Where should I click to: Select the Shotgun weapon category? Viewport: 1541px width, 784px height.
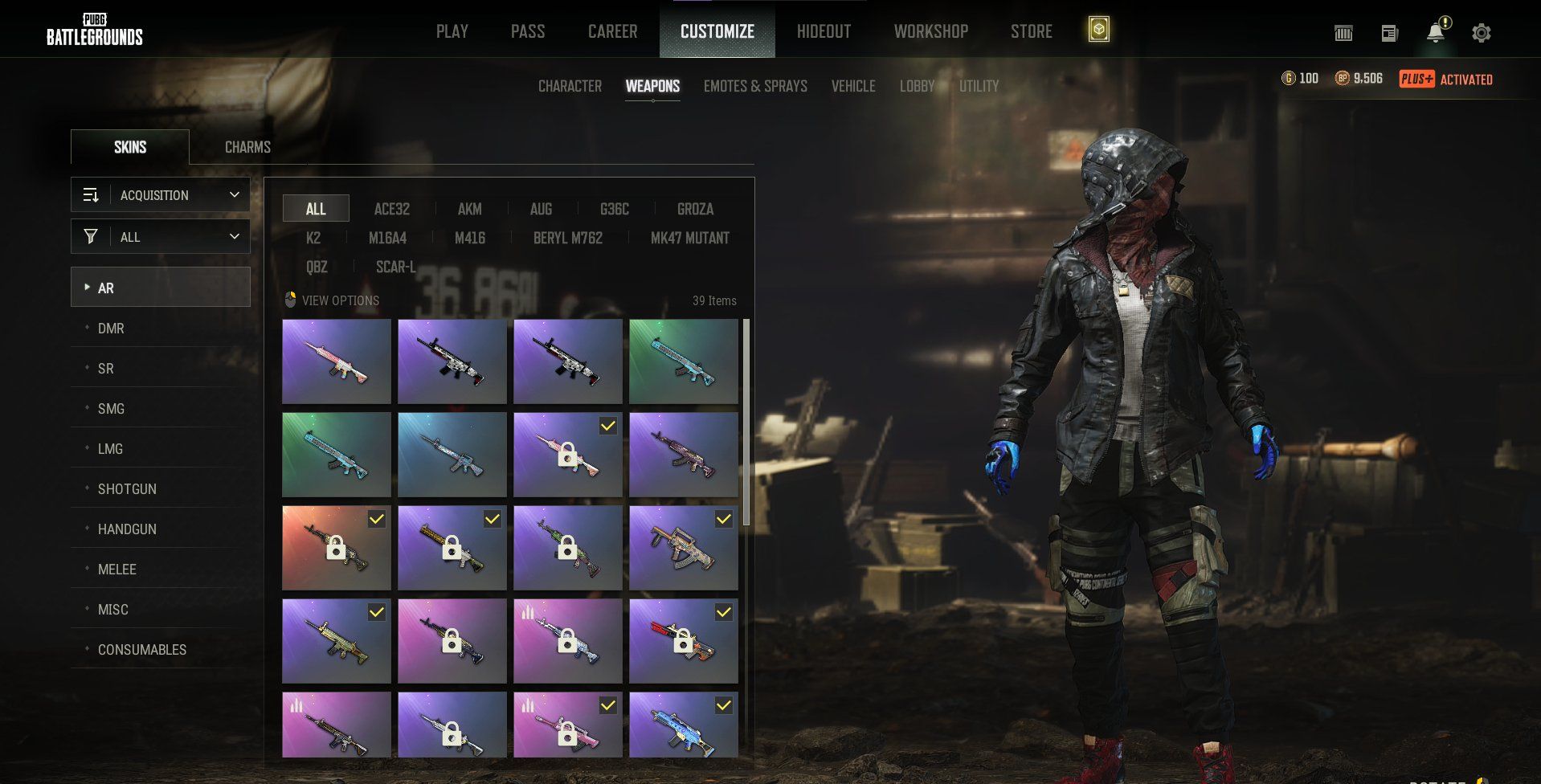click(127, 489)
